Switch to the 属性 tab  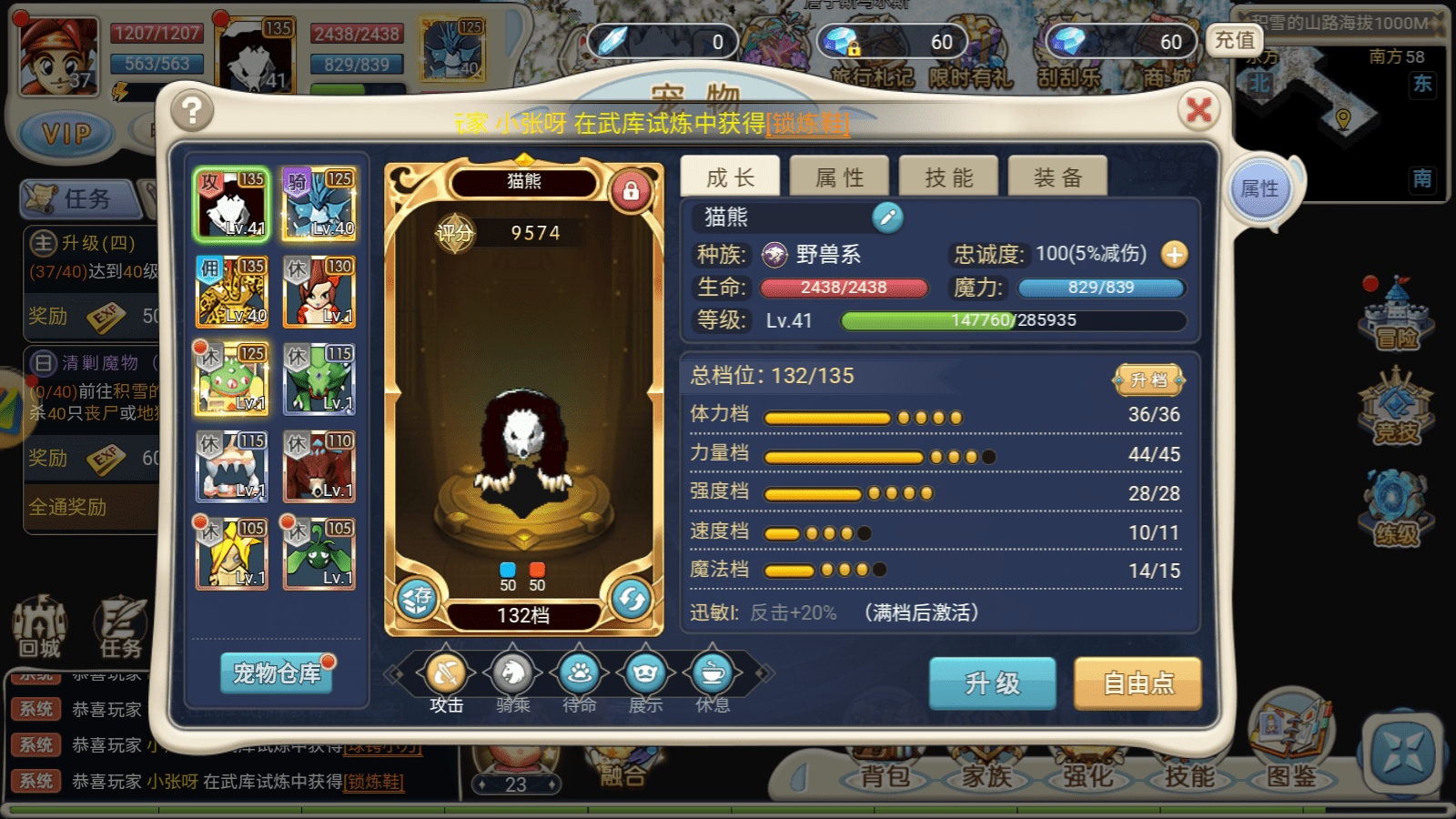tap(839, 177)
